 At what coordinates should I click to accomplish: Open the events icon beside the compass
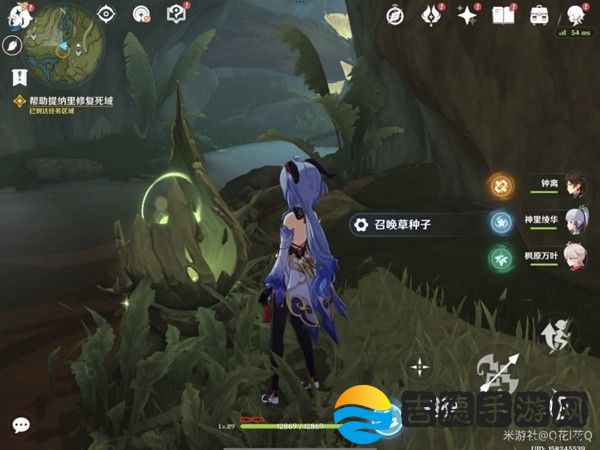point(432,15)
